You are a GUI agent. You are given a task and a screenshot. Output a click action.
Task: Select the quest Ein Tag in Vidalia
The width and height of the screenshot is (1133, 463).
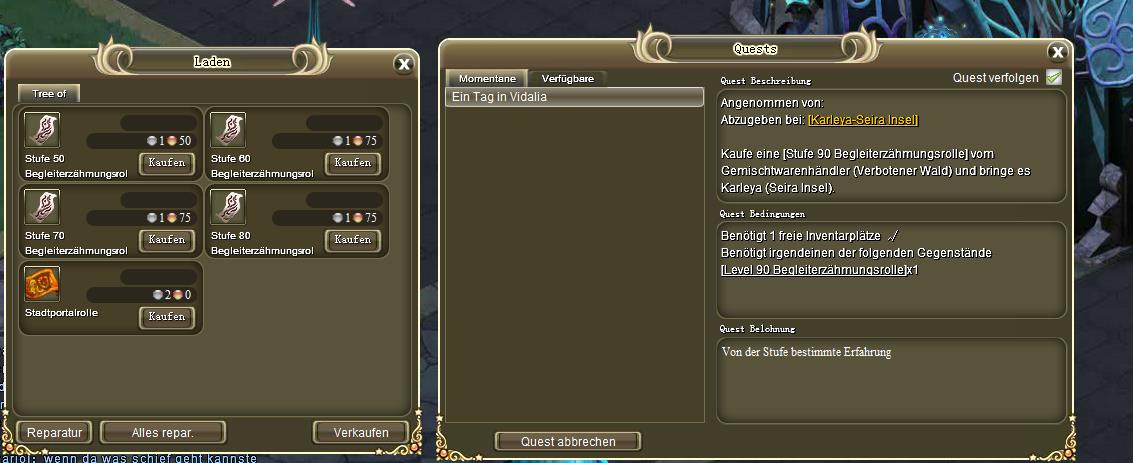[x=574, y=97]
